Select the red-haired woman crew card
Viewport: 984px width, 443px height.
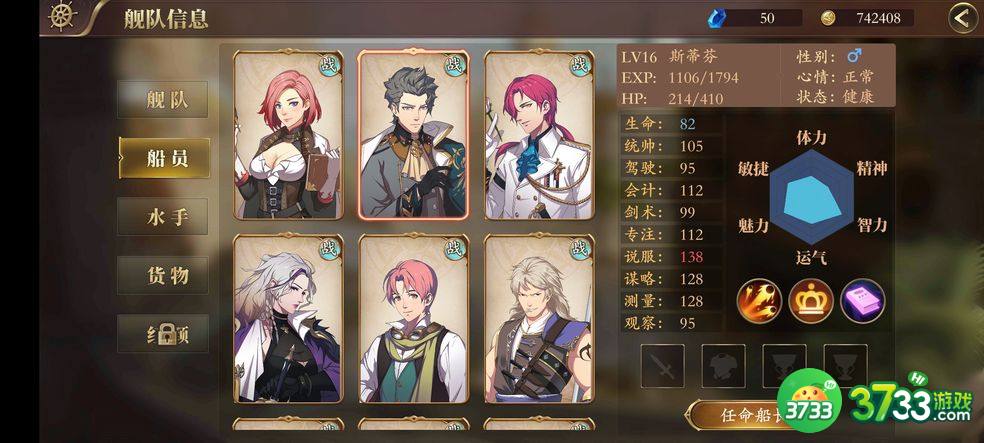tap(288, 134)
